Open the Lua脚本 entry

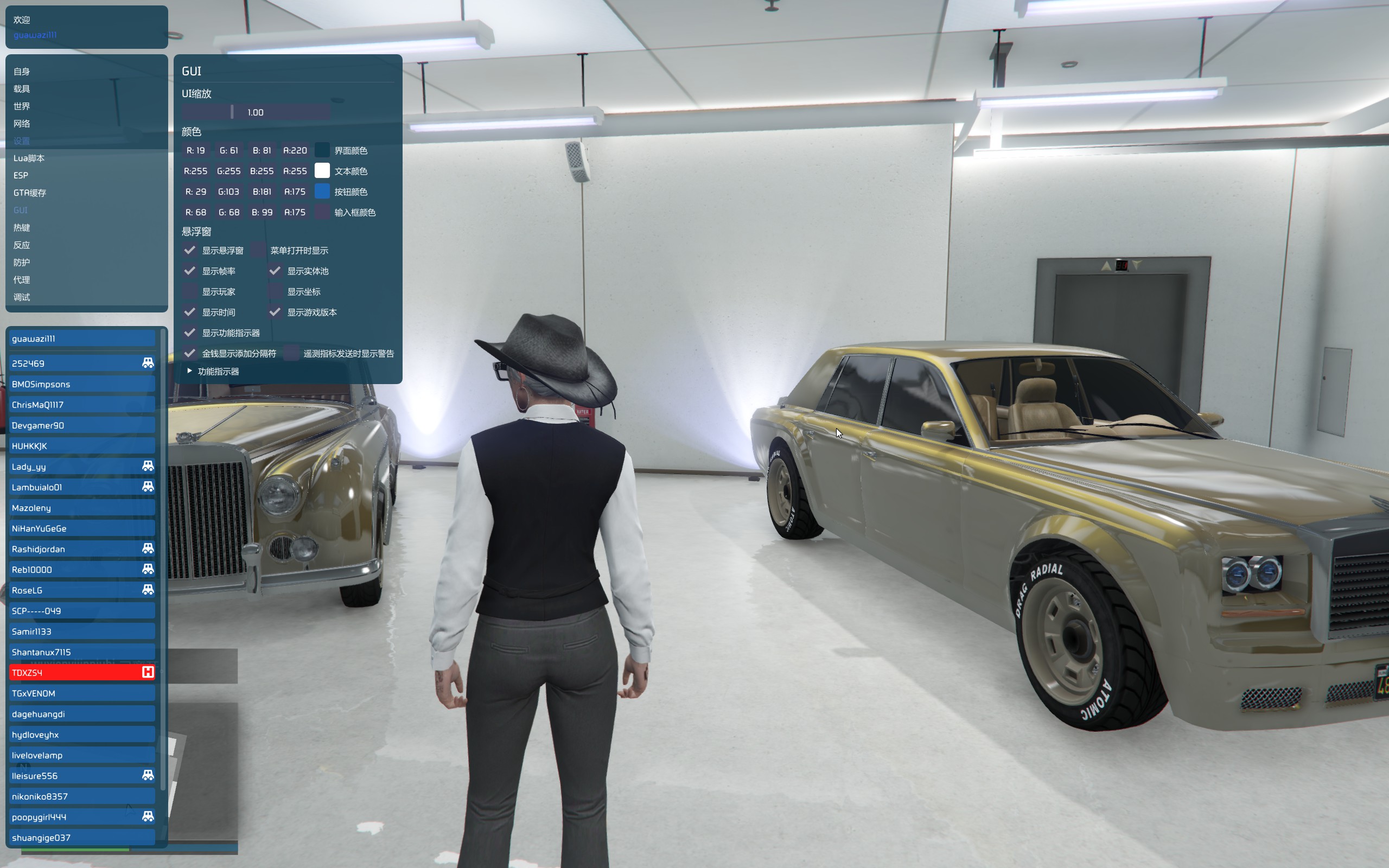click(29, 158)
